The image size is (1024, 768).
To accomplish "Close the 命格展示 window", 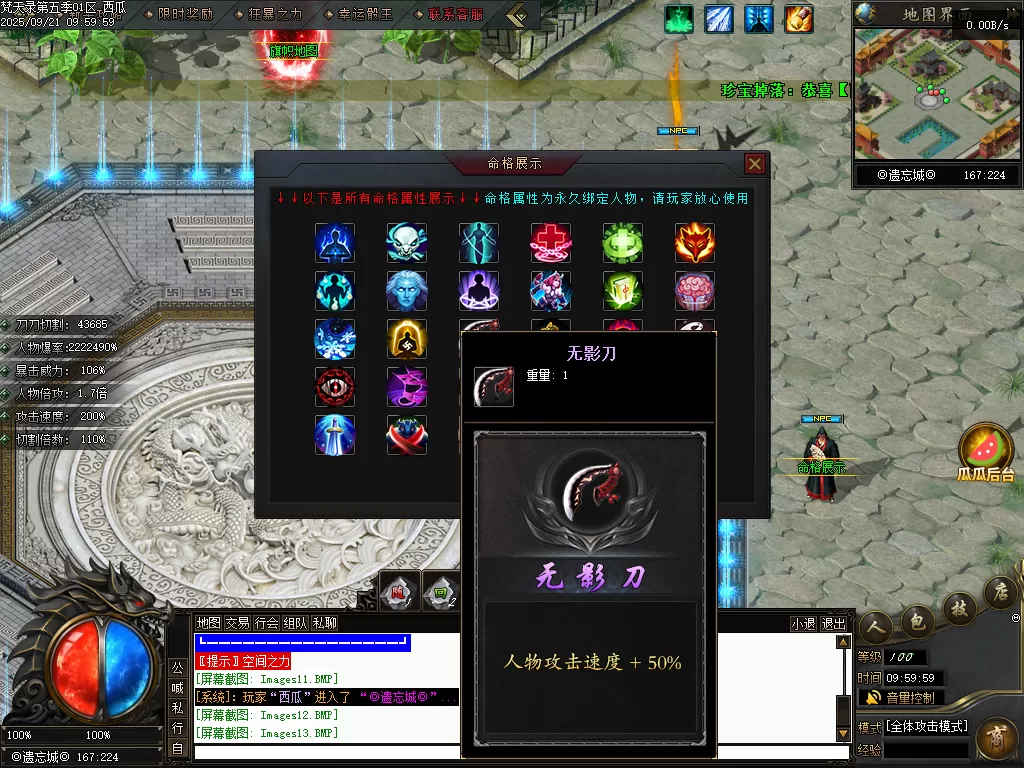I will [755, 164].
